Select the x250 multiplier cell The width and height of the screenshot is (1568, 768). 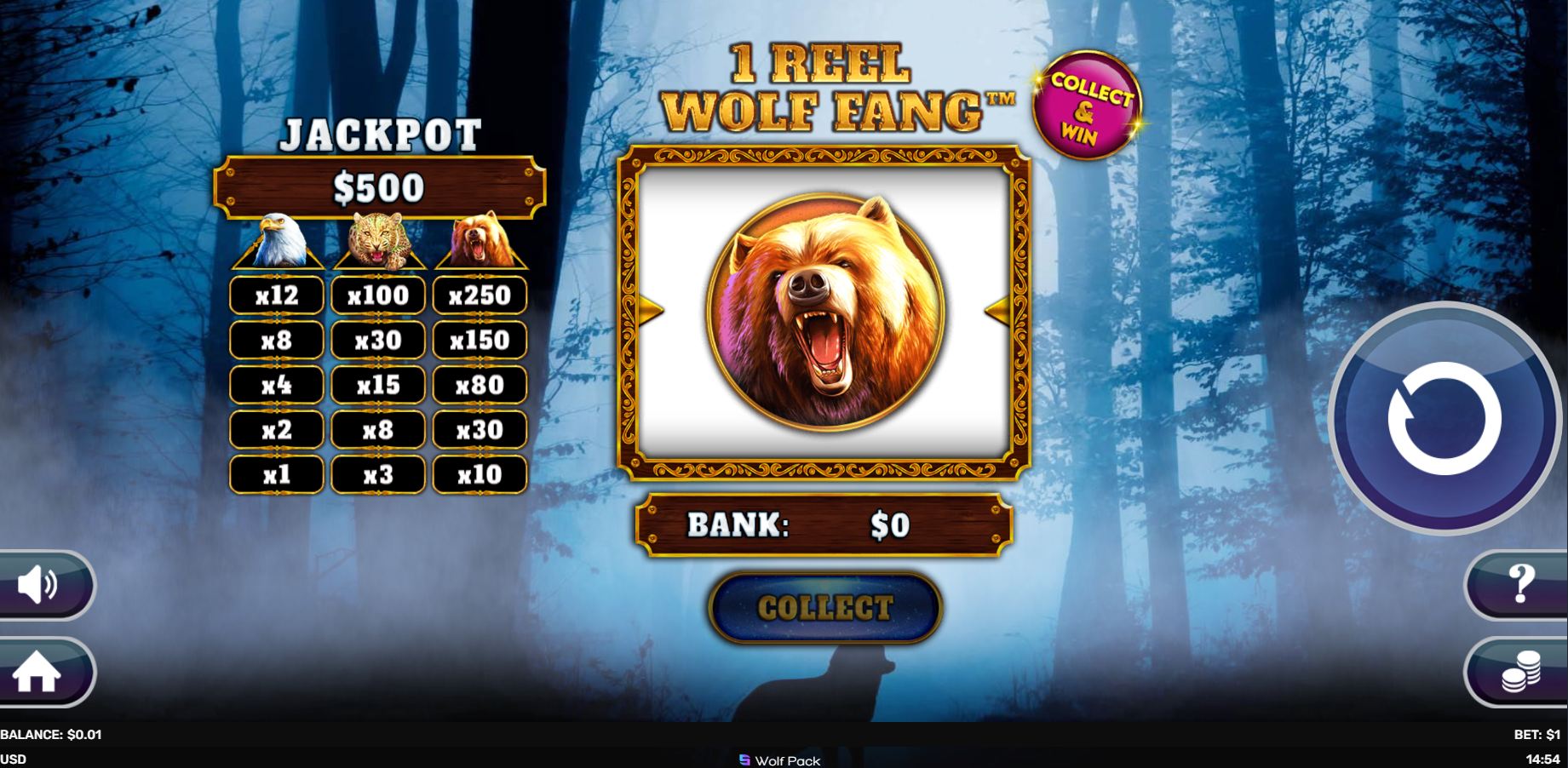pyautogui.click(x=479, y=295)
